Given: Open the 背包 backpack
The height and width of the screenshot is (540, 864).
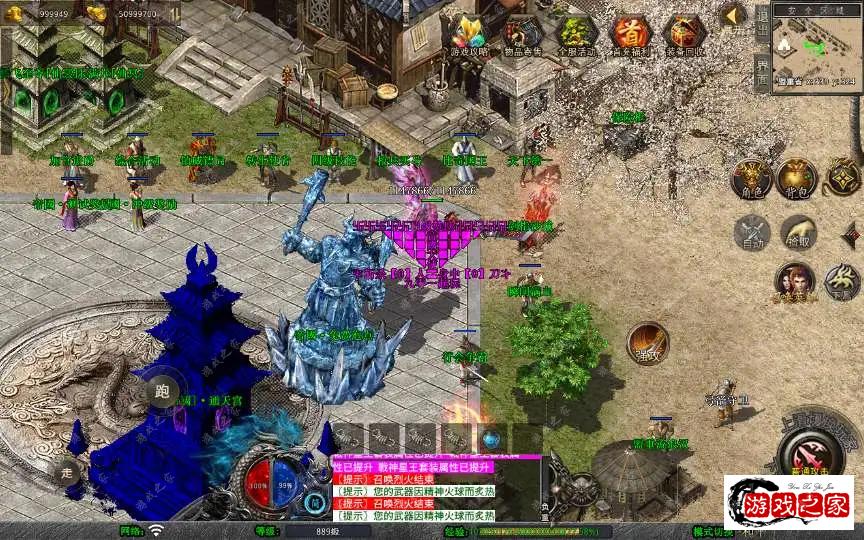Looking at the screenshot, I should coord(797,178).
